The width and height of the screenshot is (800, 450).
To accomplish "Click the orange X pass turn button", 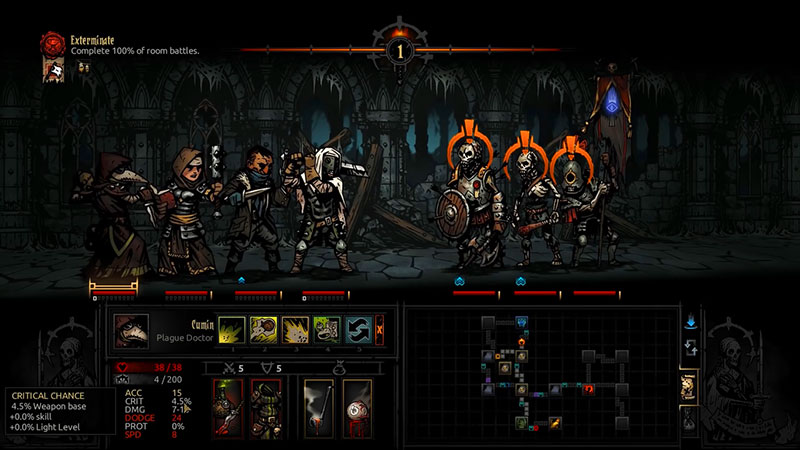I will [x=380, y=330].
